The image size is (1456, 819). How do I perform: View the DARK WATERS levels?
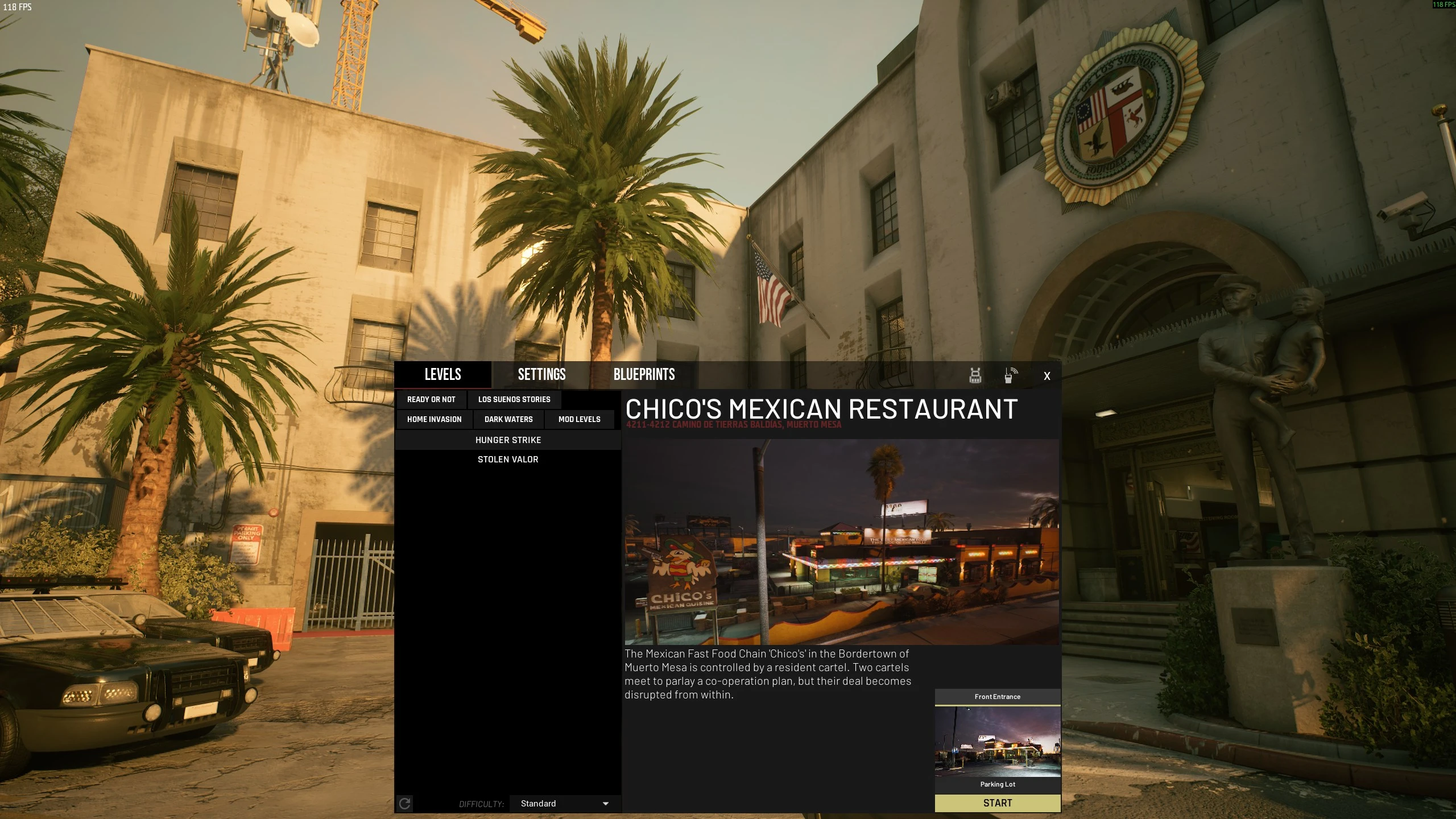tap(508, 419)
